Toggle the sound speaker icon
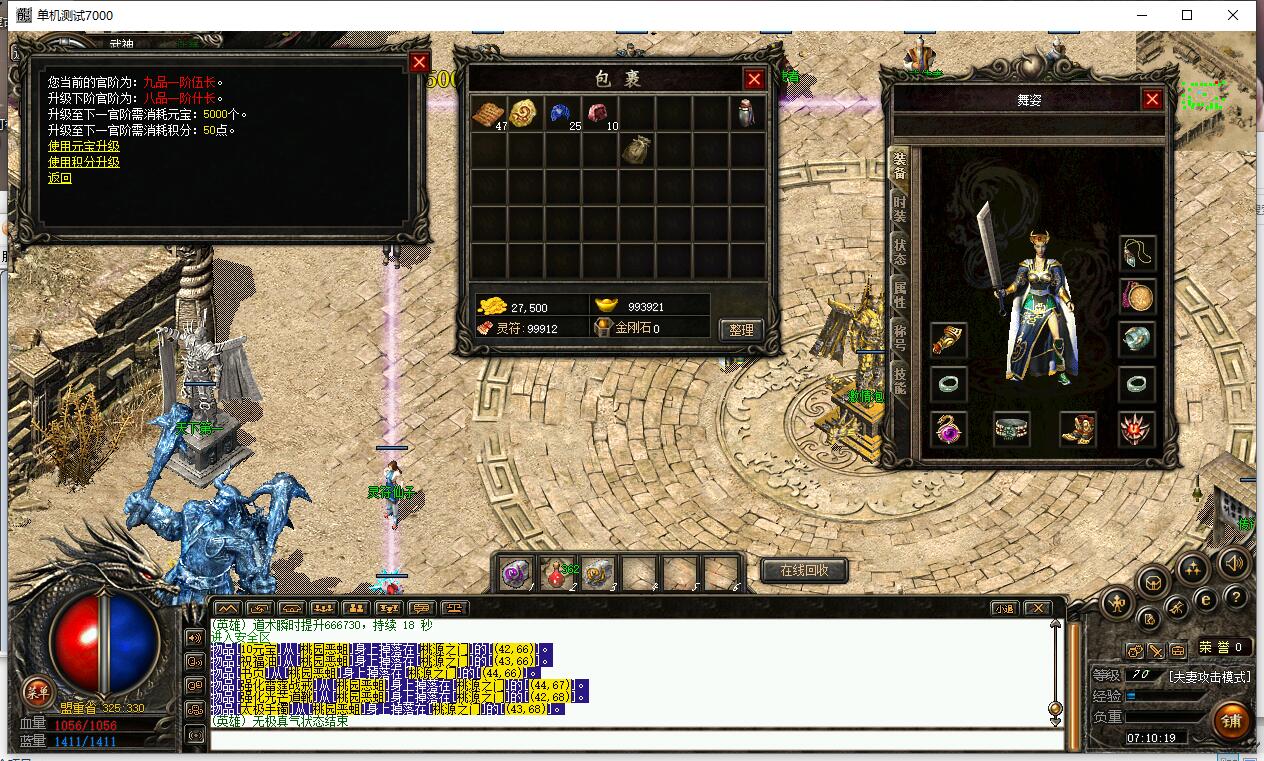The height and width of the screenshot is (761, 1264). coord(1235,563)
